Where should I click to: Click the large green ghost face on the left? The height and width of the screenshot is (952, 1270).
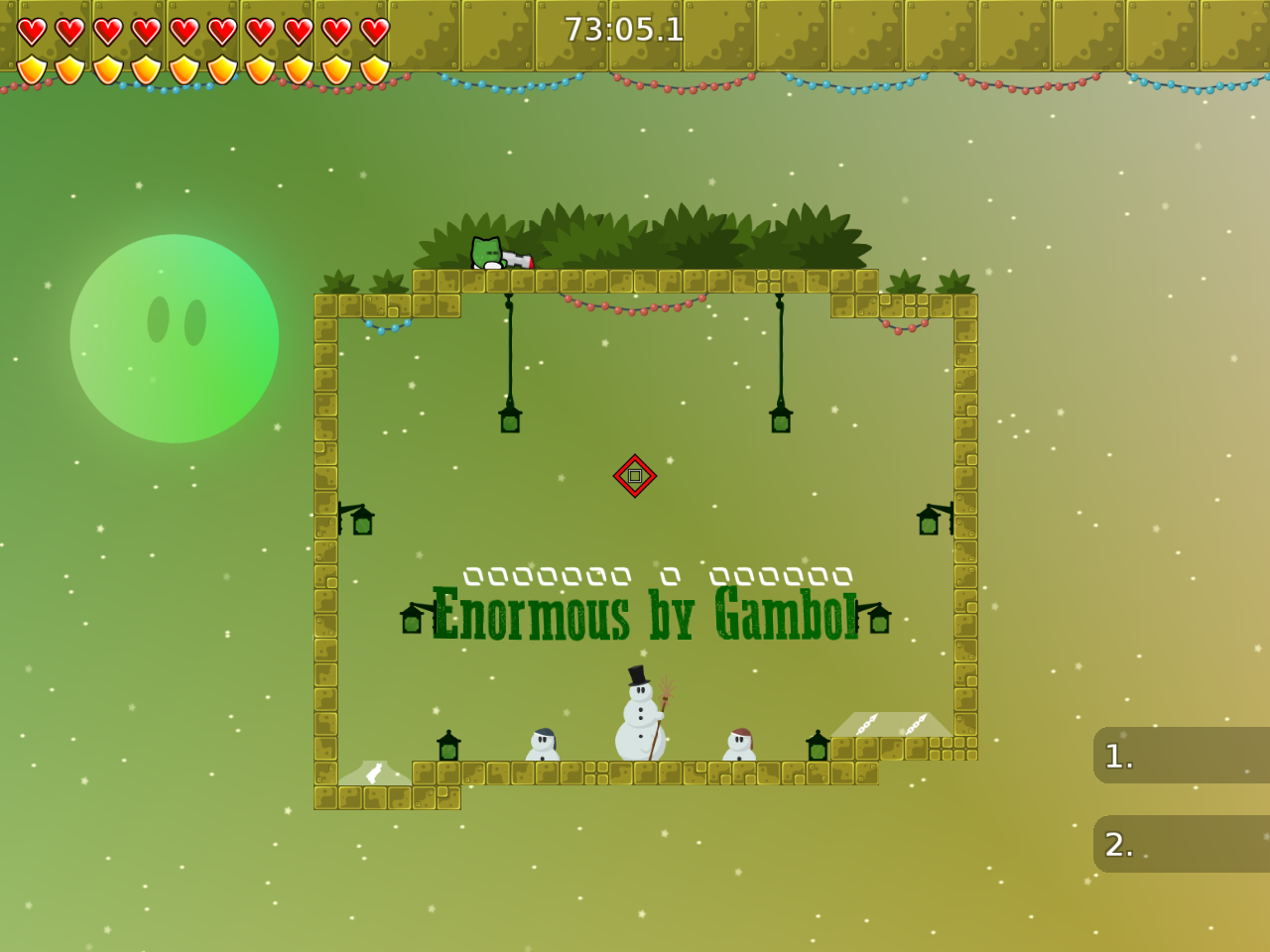pos(175,337)
